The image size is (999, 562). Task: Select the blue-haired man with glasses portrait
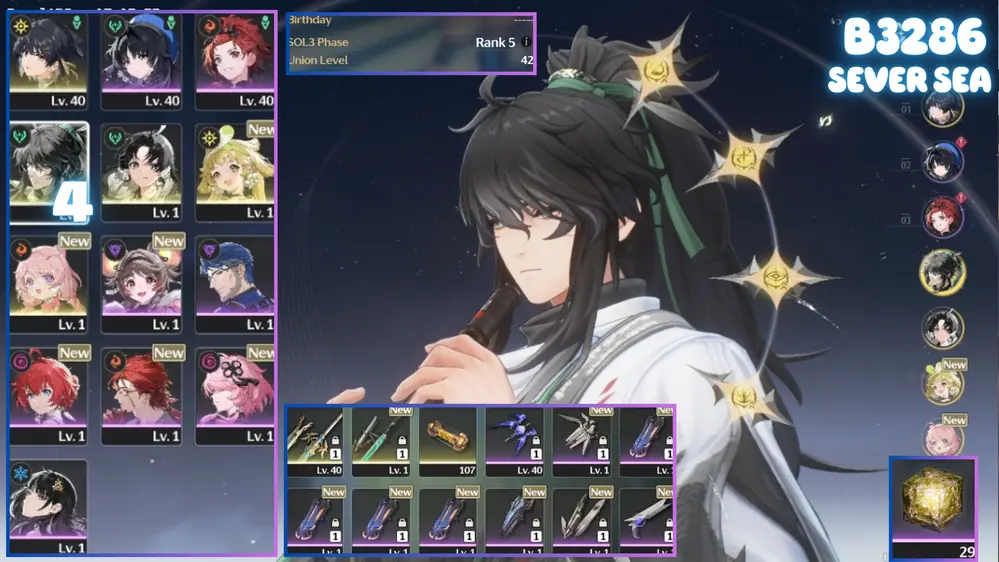tap(235, 284)
